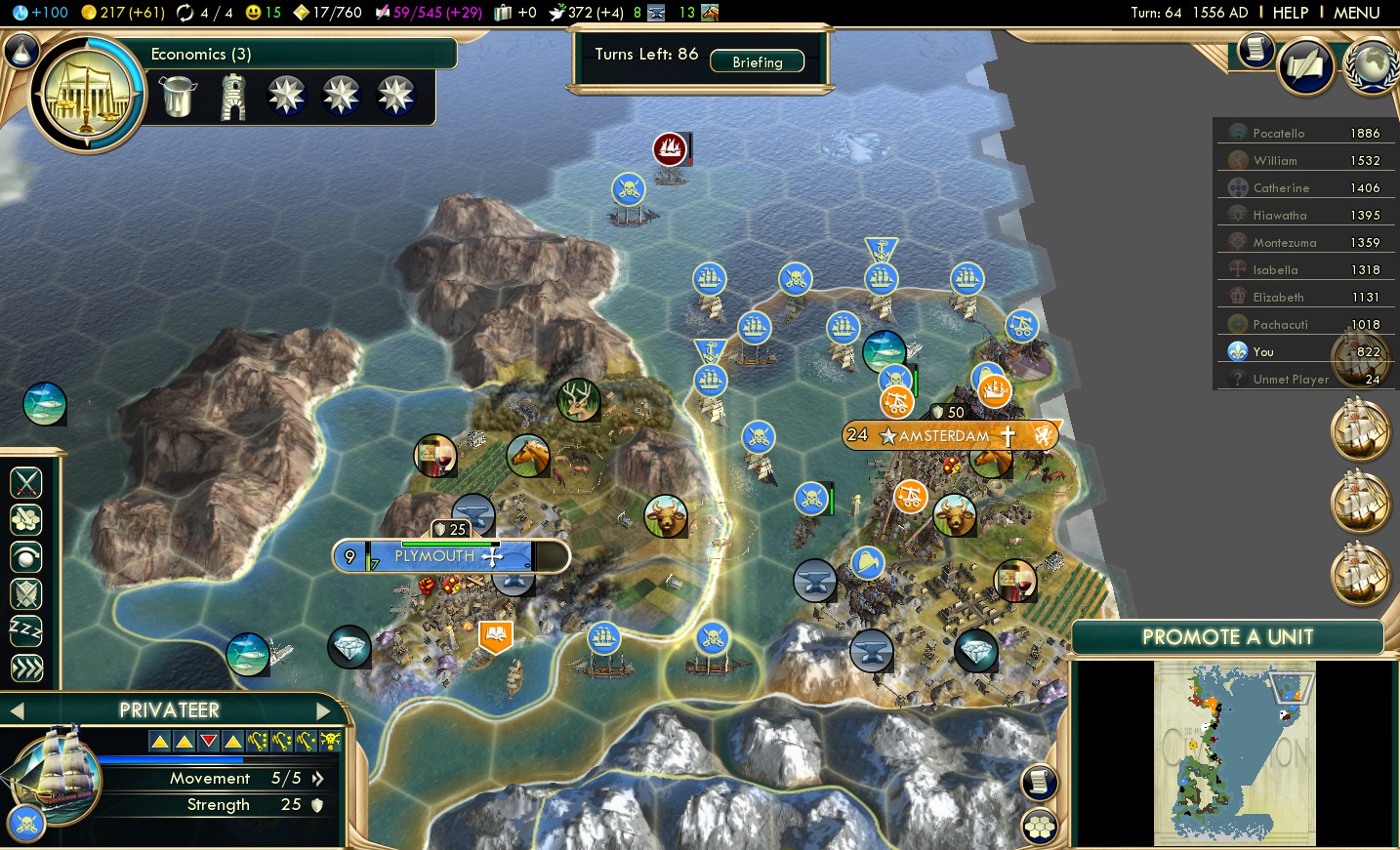The height and width of the screenshot is (850, 1400).
Task: Activate the crossed swords attack action
Action: pos(26,481)
